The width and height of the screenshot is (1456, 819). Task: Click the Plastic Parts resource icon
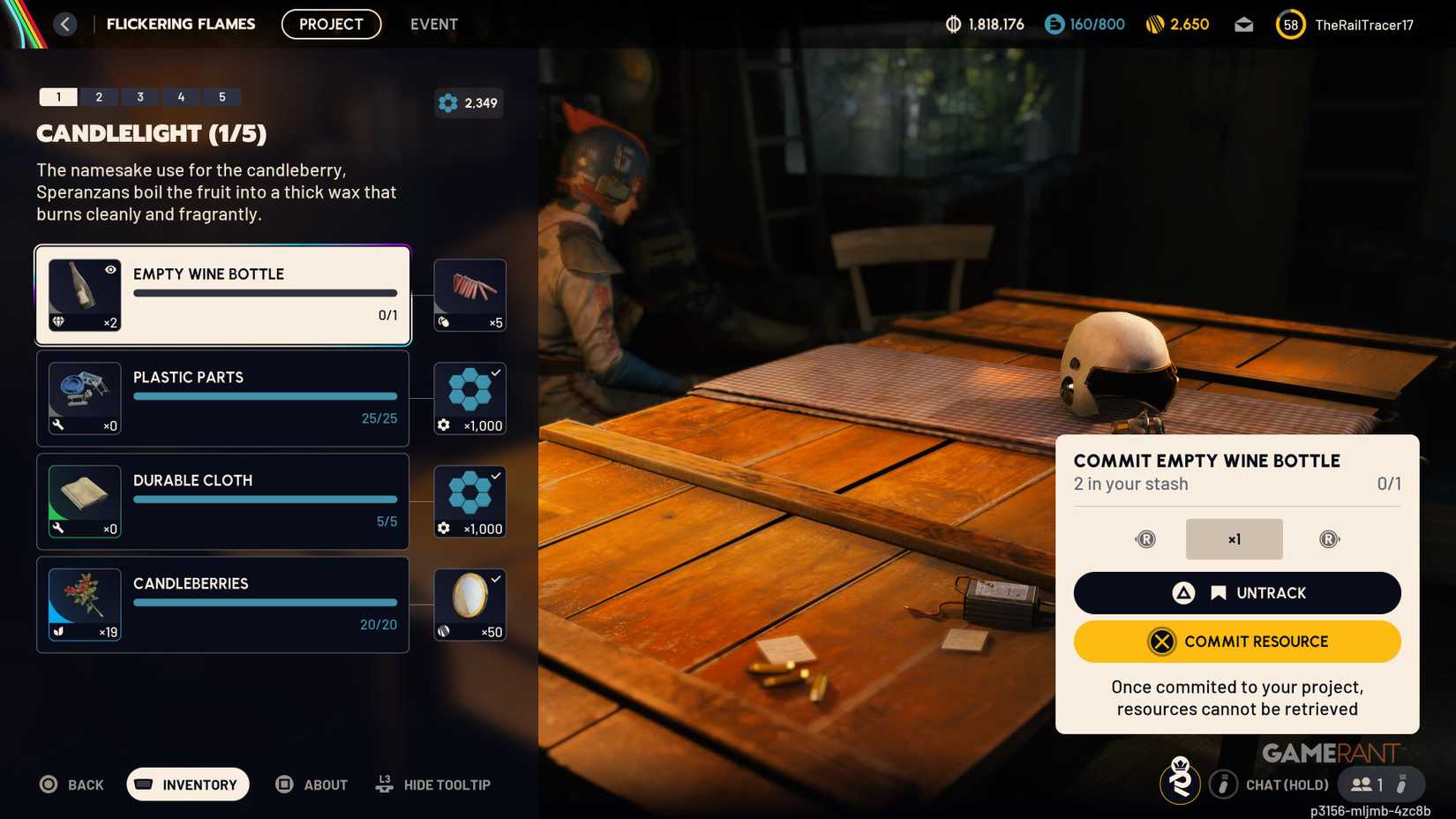[84, 398]
